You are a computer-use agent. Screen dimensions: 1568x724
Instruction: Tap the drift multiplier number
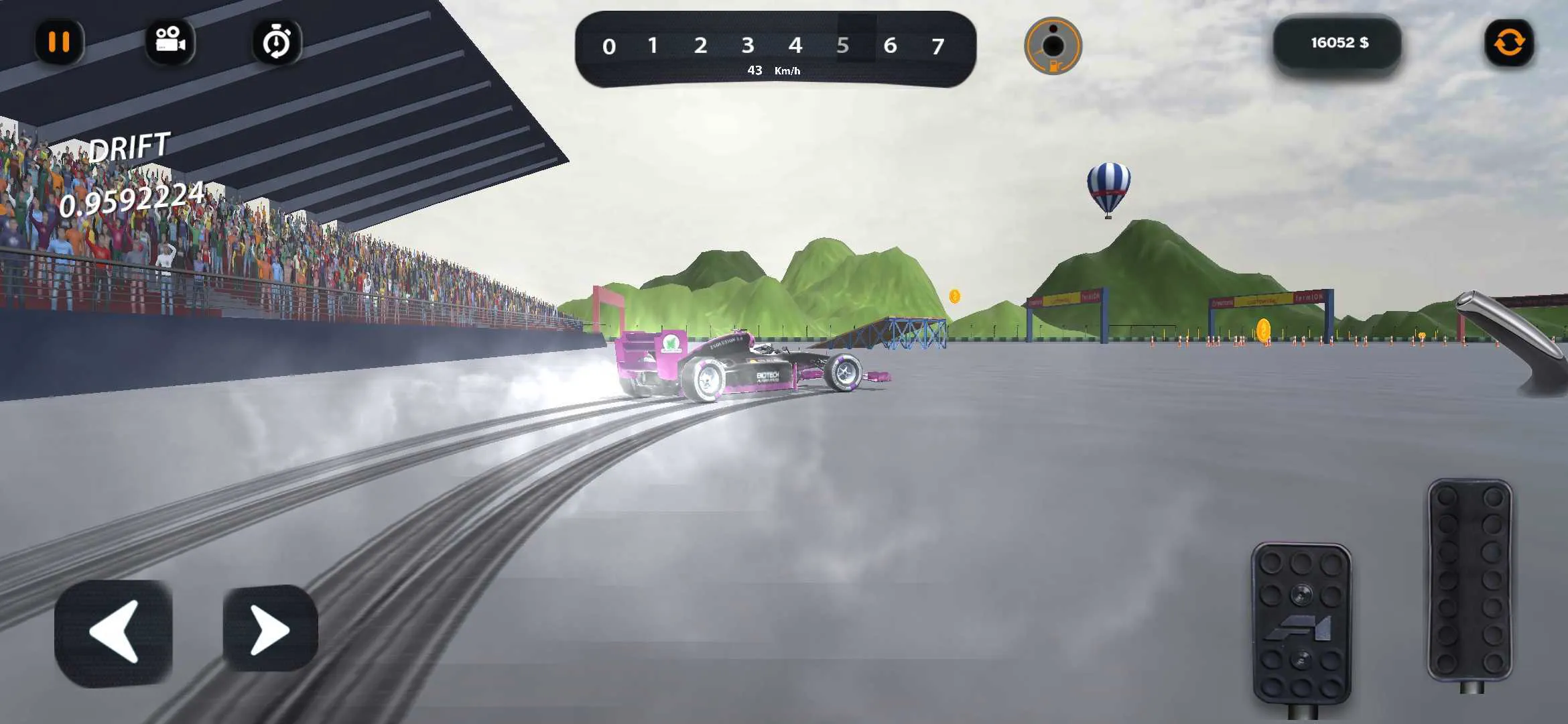click(133, 194)
